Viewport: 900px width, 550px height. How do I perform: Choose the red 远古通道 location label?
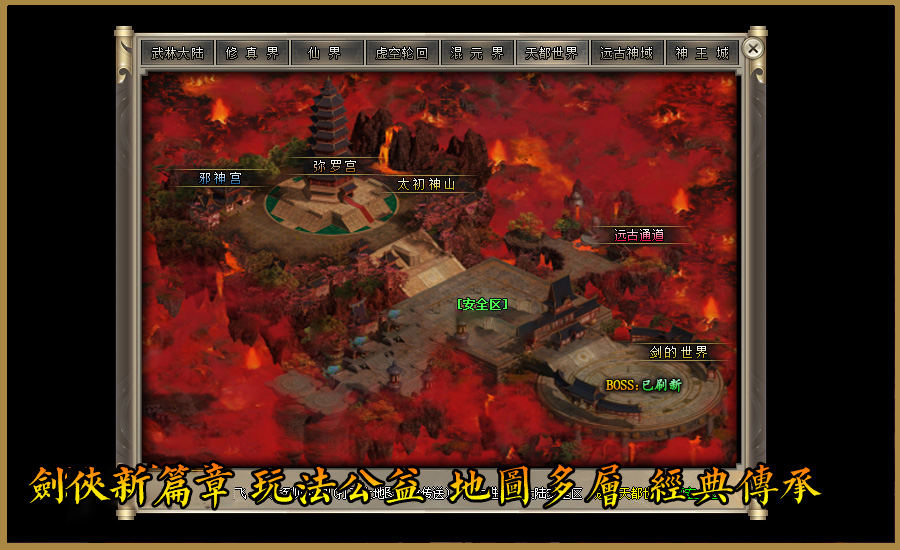click(x=638, y=236)
